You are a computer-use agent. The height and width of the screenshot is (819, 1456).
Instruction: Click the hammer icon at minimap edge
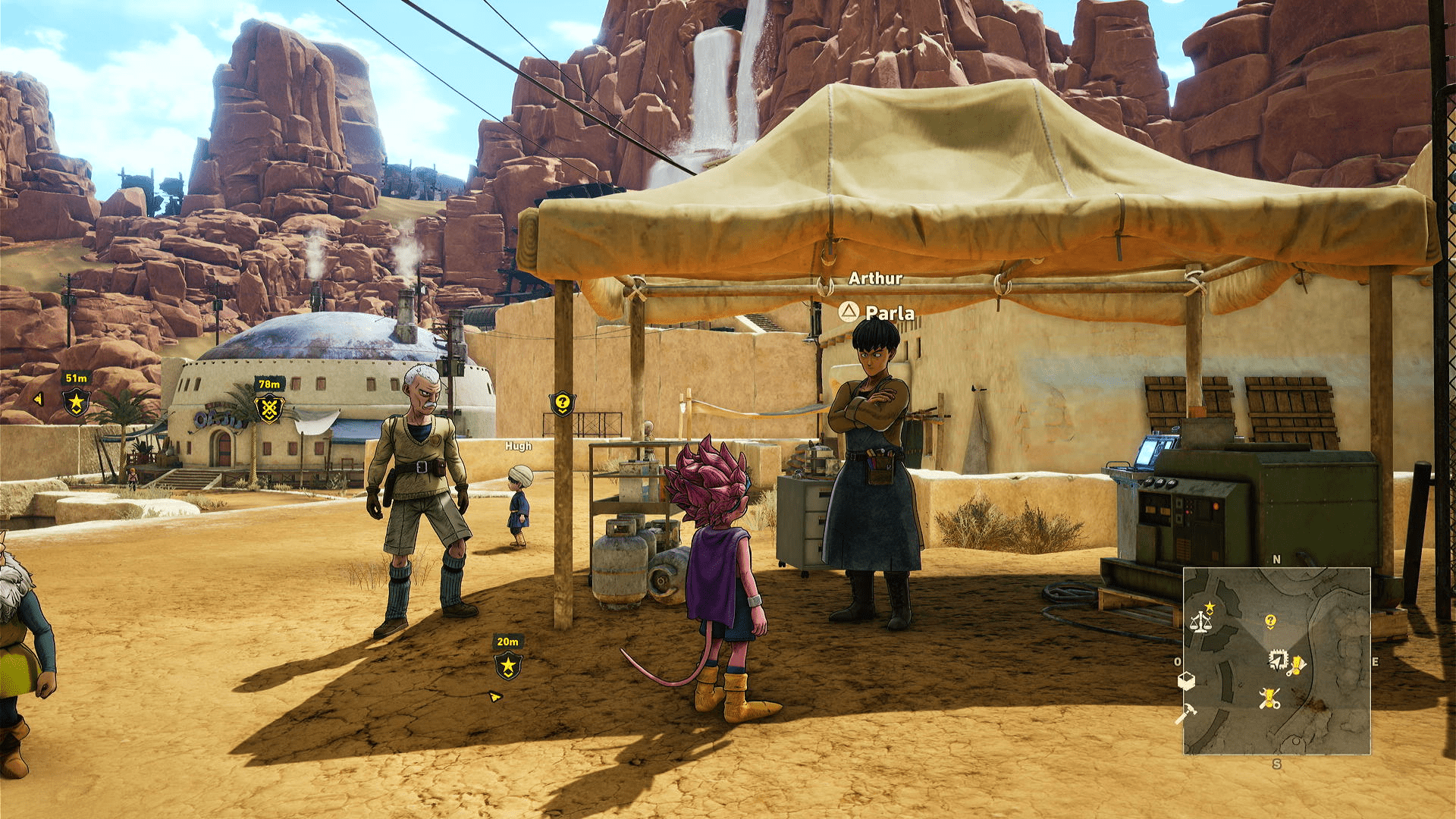tap(1185, 713)
